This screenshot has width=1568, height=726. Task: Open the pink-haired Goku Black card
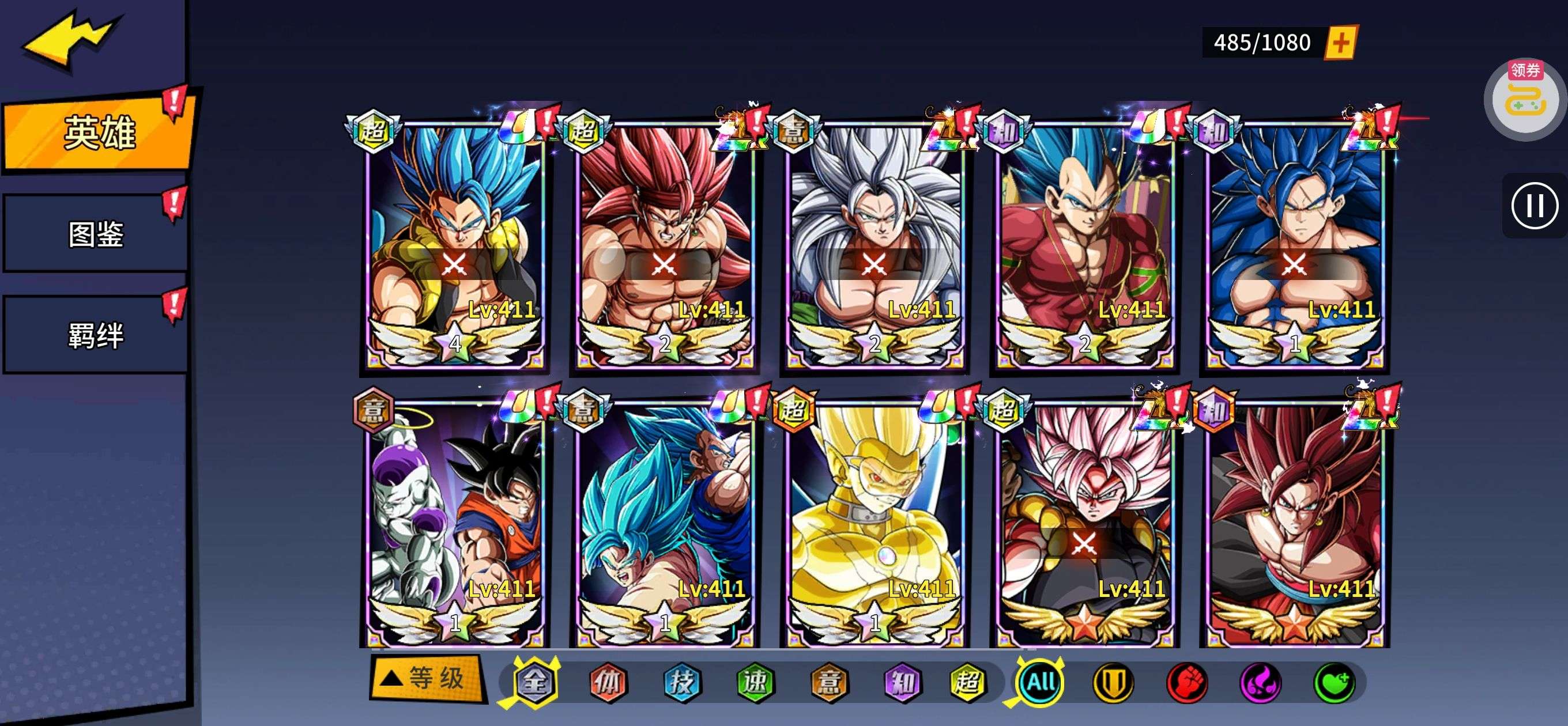(x=1084, y=523)
